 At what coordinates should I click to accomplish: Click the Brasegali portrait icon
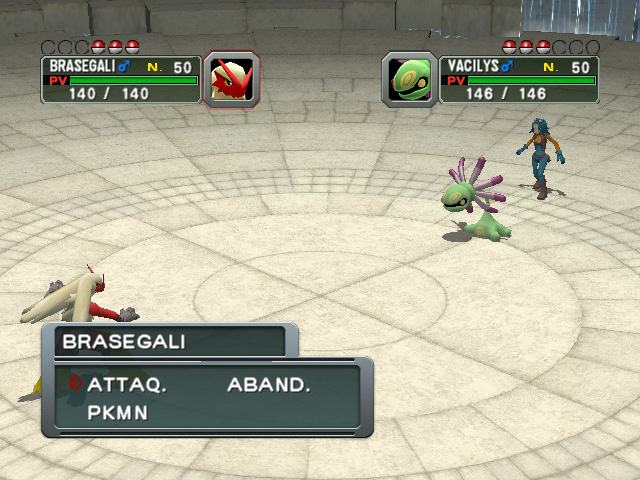click(x=232, y=80)
